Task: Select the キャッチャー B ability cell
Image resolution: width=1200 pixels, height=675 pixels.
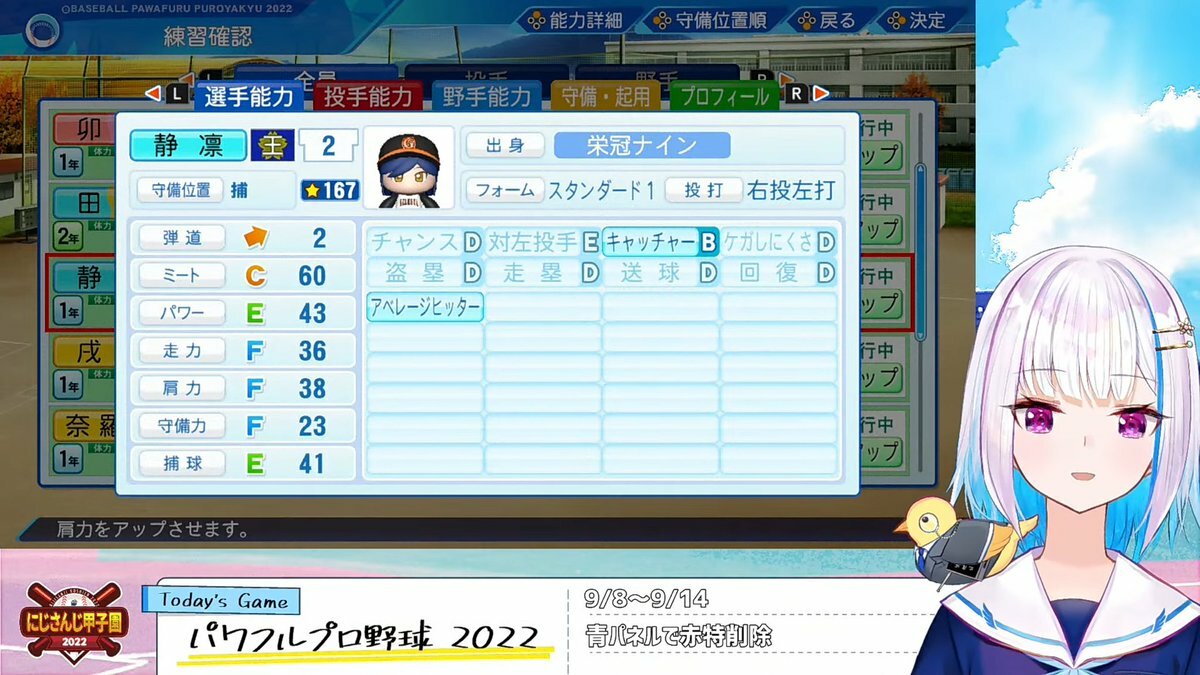Action: coord(660,242)
